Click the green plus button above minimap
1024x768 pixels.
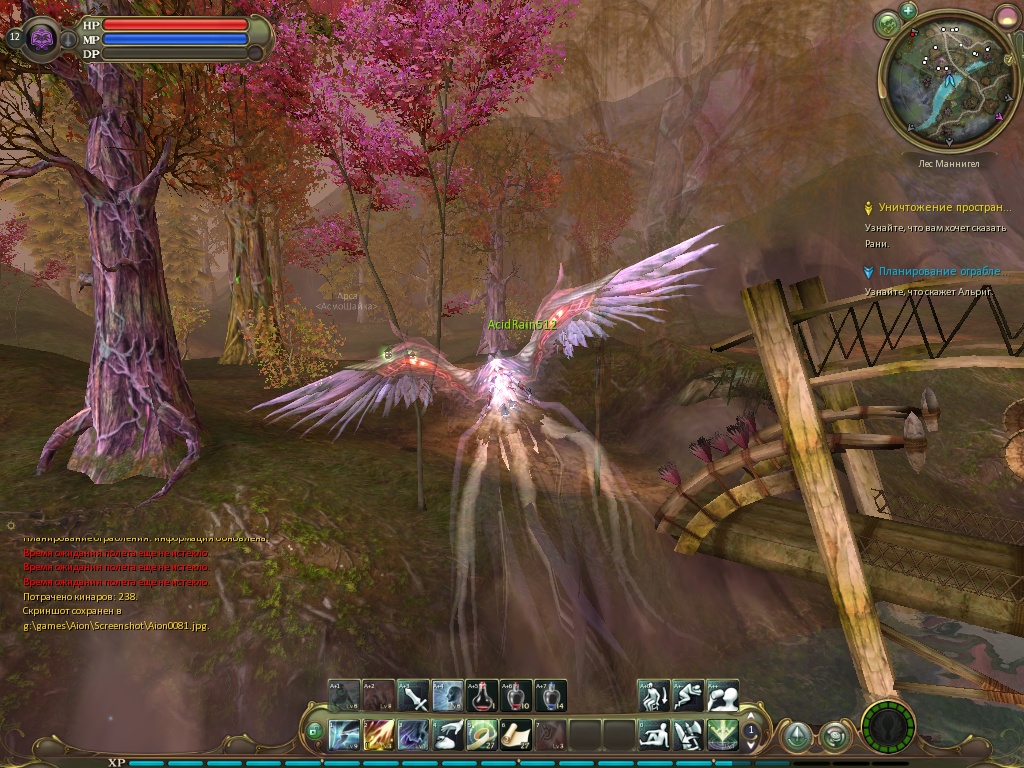pos(908,11)
